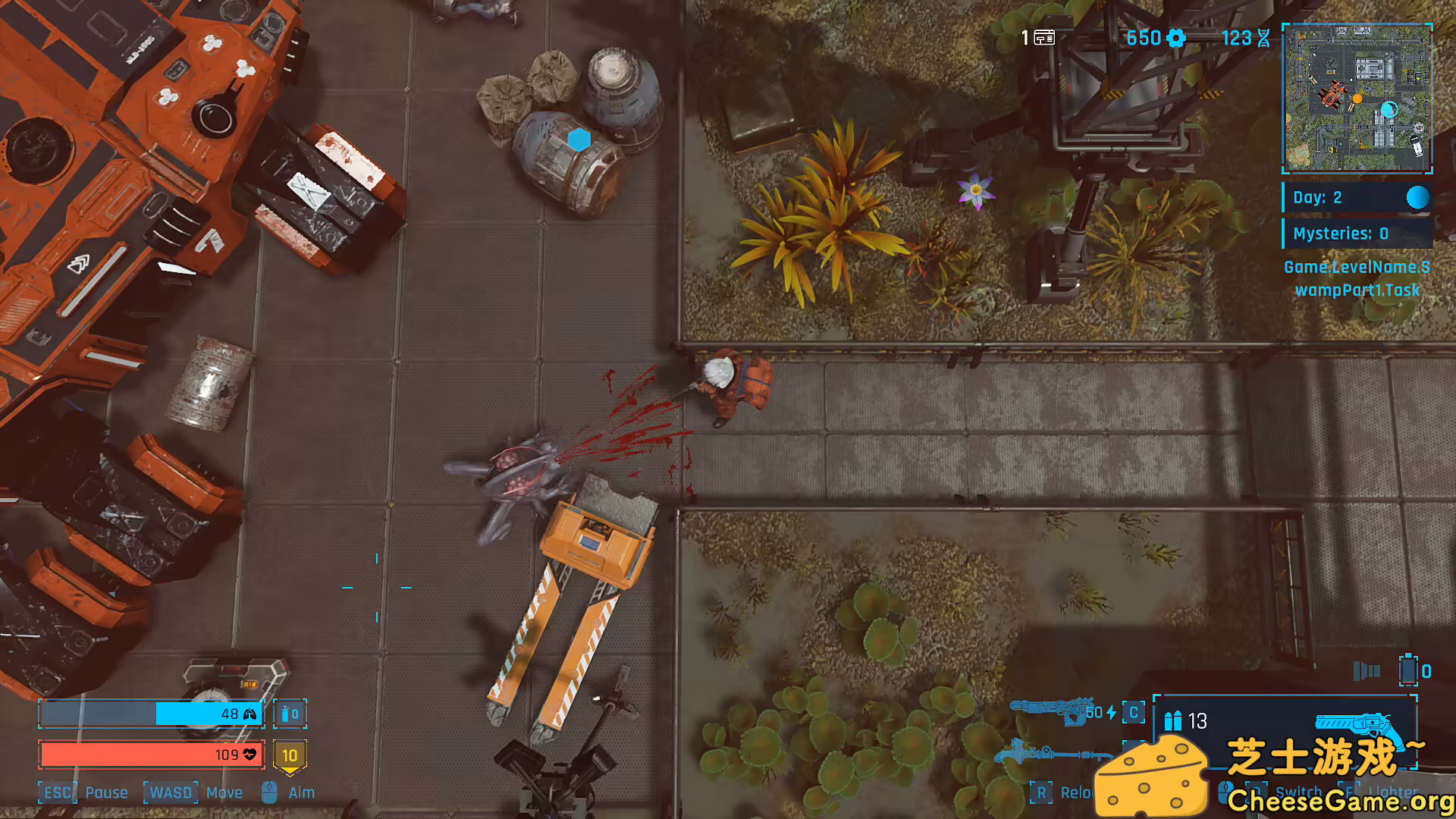Select the oxygen canister counter showing 0
Viewport: 1456px width, 819px height.
[290, 714]
